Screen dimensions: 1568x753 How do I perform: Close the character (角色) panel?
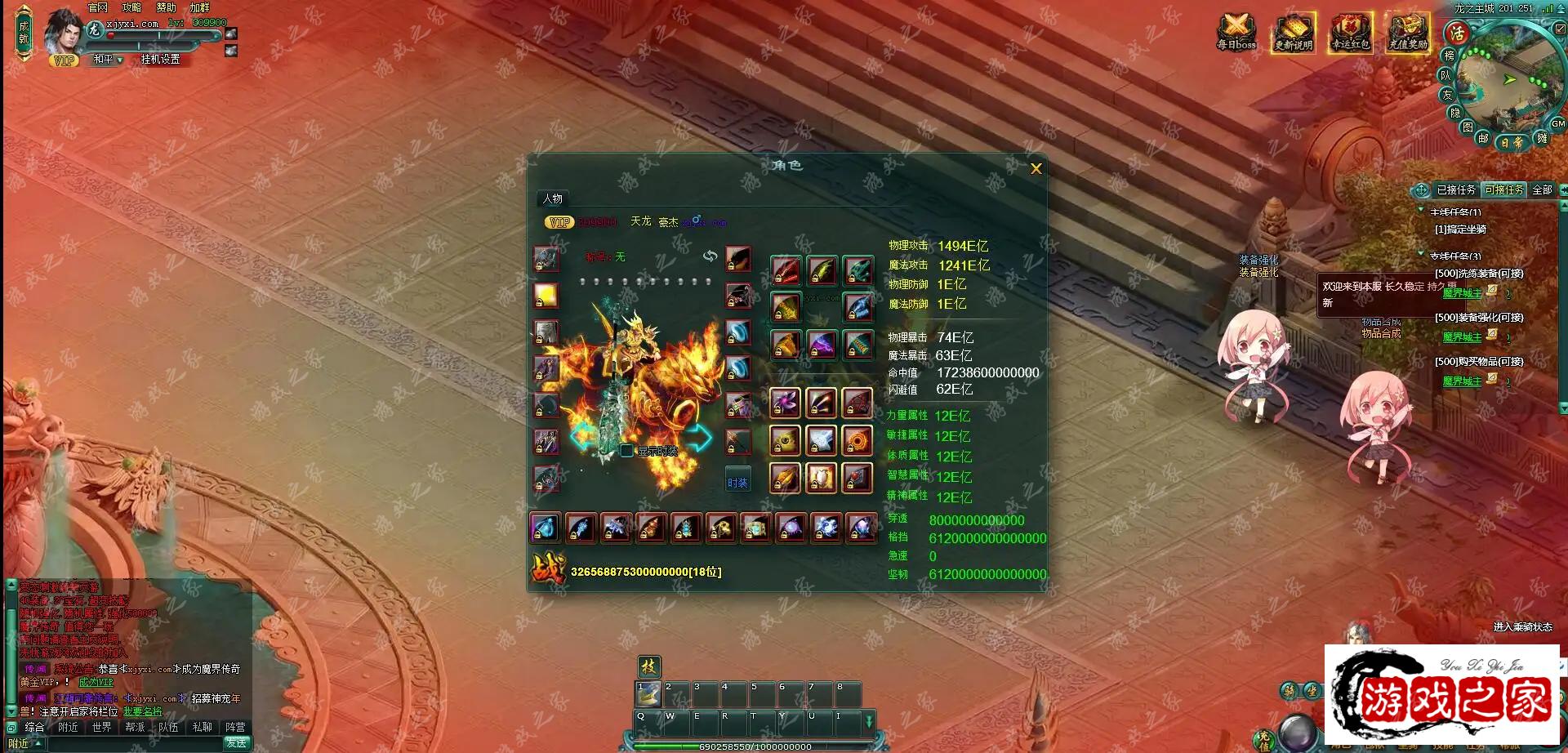(x=1036, y=169)
